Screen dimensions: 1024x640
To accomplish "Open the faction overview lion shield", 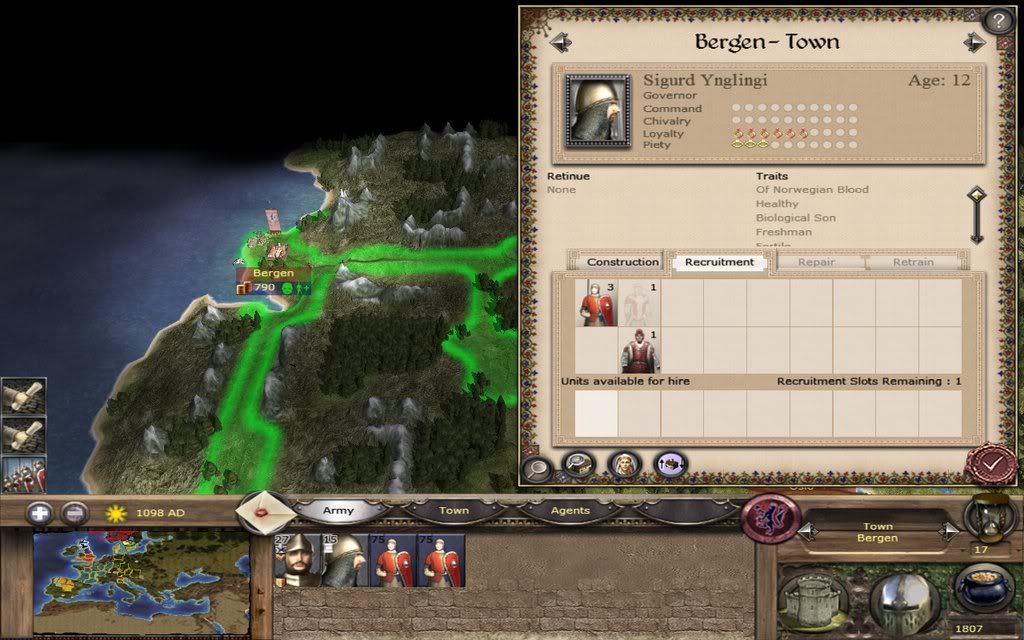I will point(770,518).
